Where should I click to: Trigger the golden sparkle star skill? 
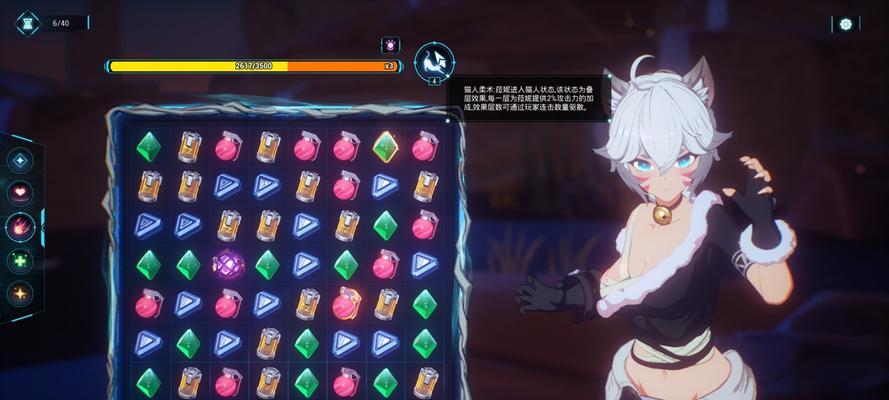click(20, 294)
